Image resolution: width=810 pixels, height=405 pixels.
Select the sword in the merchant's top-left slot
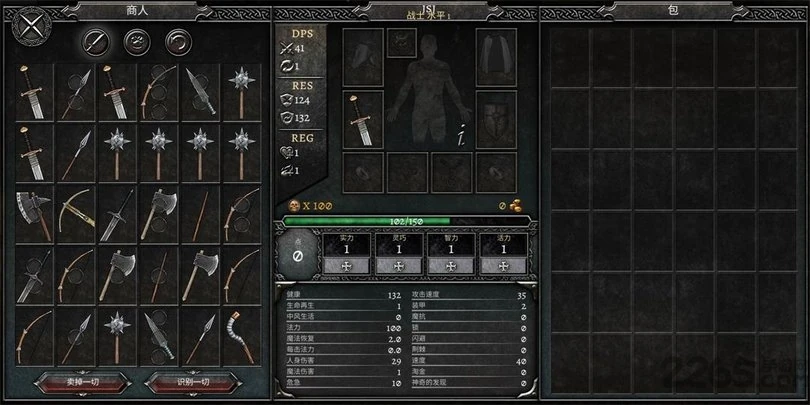pyautogui.click(x=35, y=89)
